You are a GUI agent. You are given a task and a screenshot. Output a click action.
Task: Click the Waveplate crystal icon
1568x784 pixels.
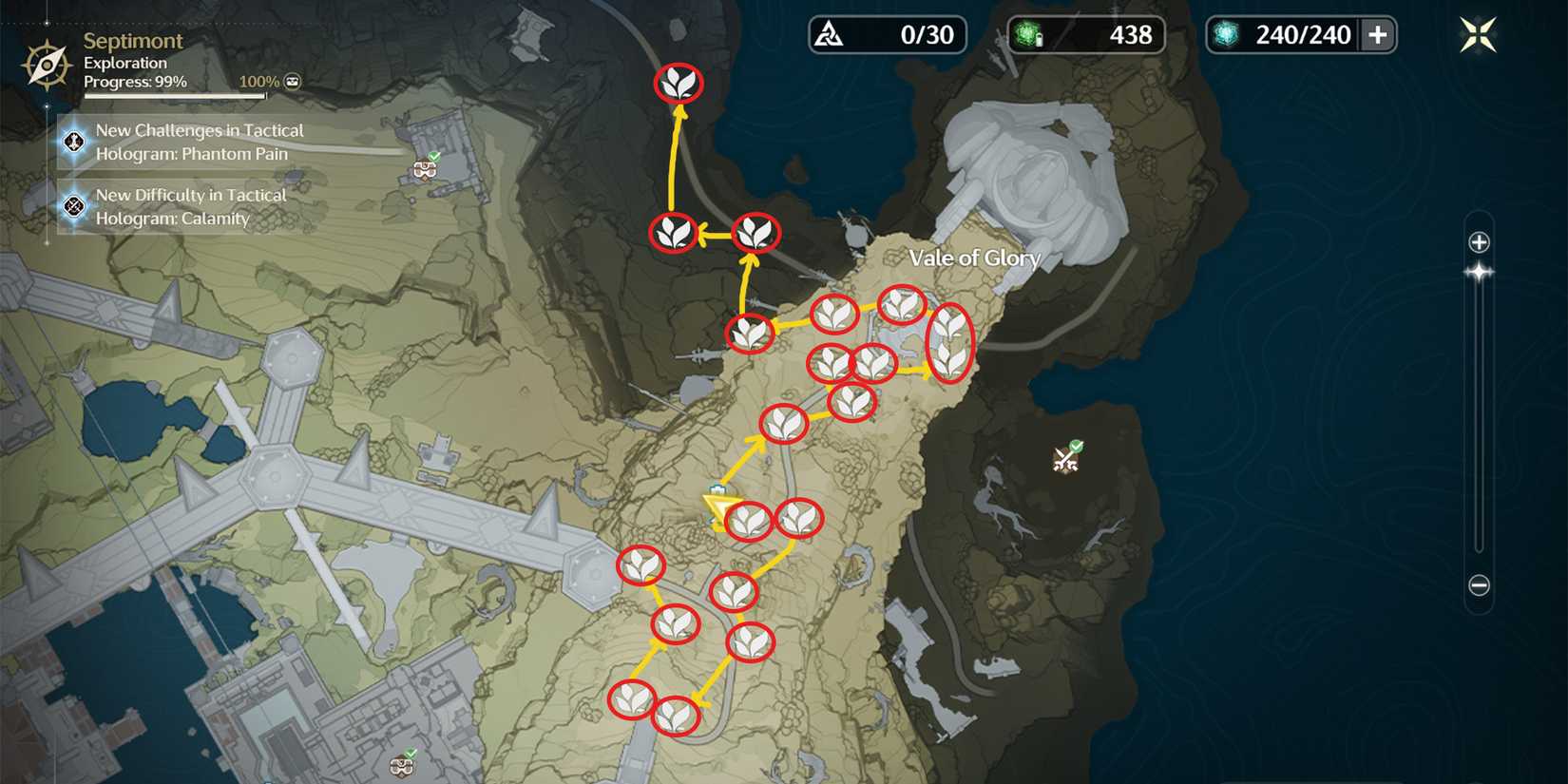pyautogui.click(x=1228, y=34)
